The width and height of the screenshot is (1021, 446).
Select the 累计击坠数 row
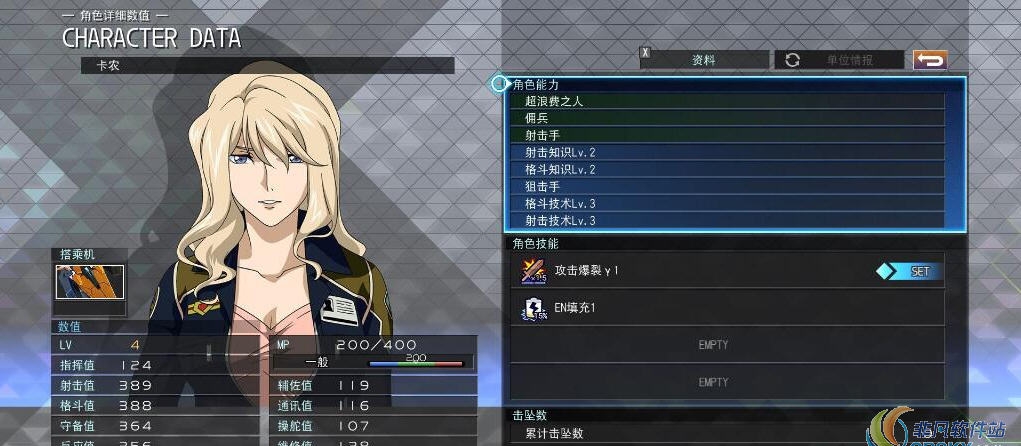(727, 433)
